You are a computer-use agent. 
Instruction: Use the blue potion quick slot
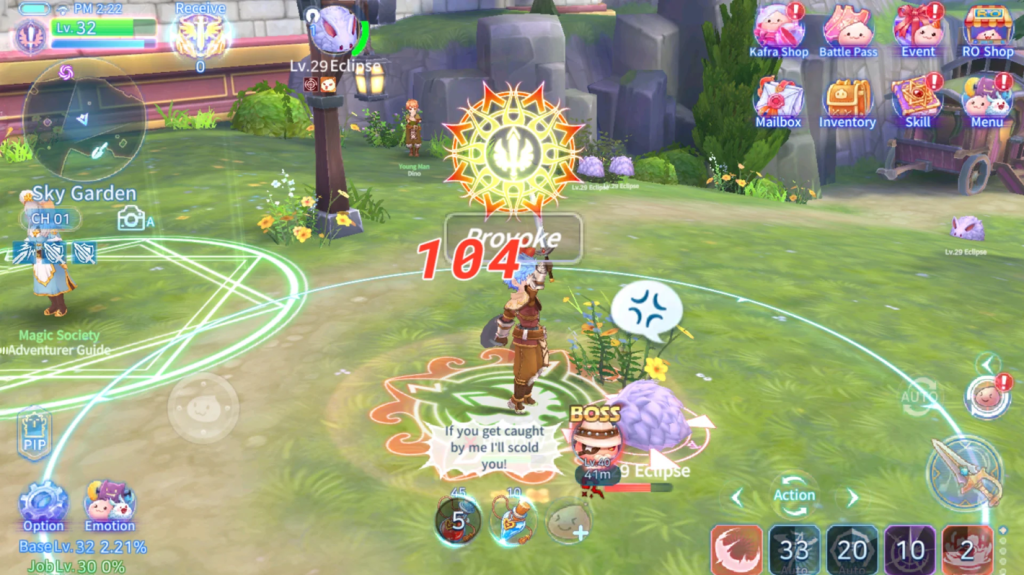[x=513, y=520]
